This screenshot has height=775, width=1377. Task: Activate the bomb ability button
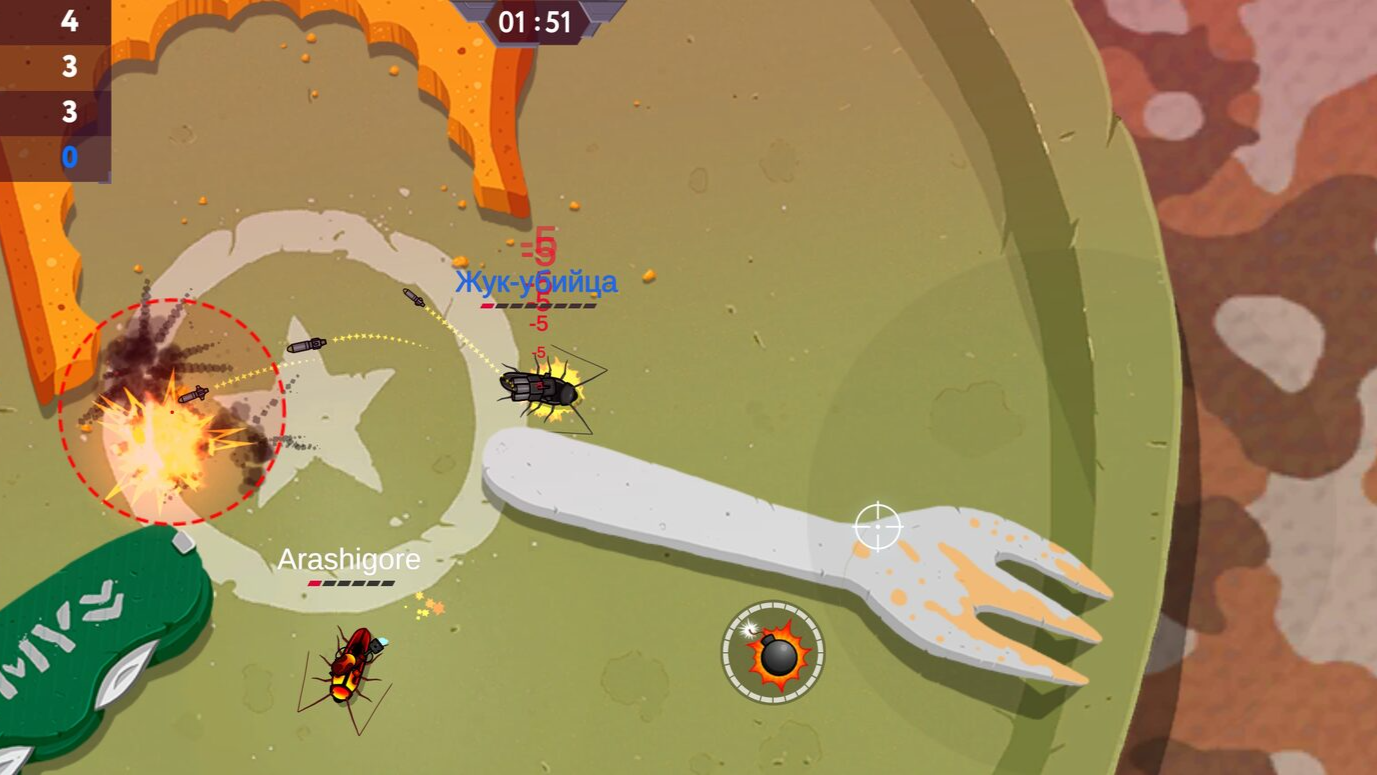(773, 653)
